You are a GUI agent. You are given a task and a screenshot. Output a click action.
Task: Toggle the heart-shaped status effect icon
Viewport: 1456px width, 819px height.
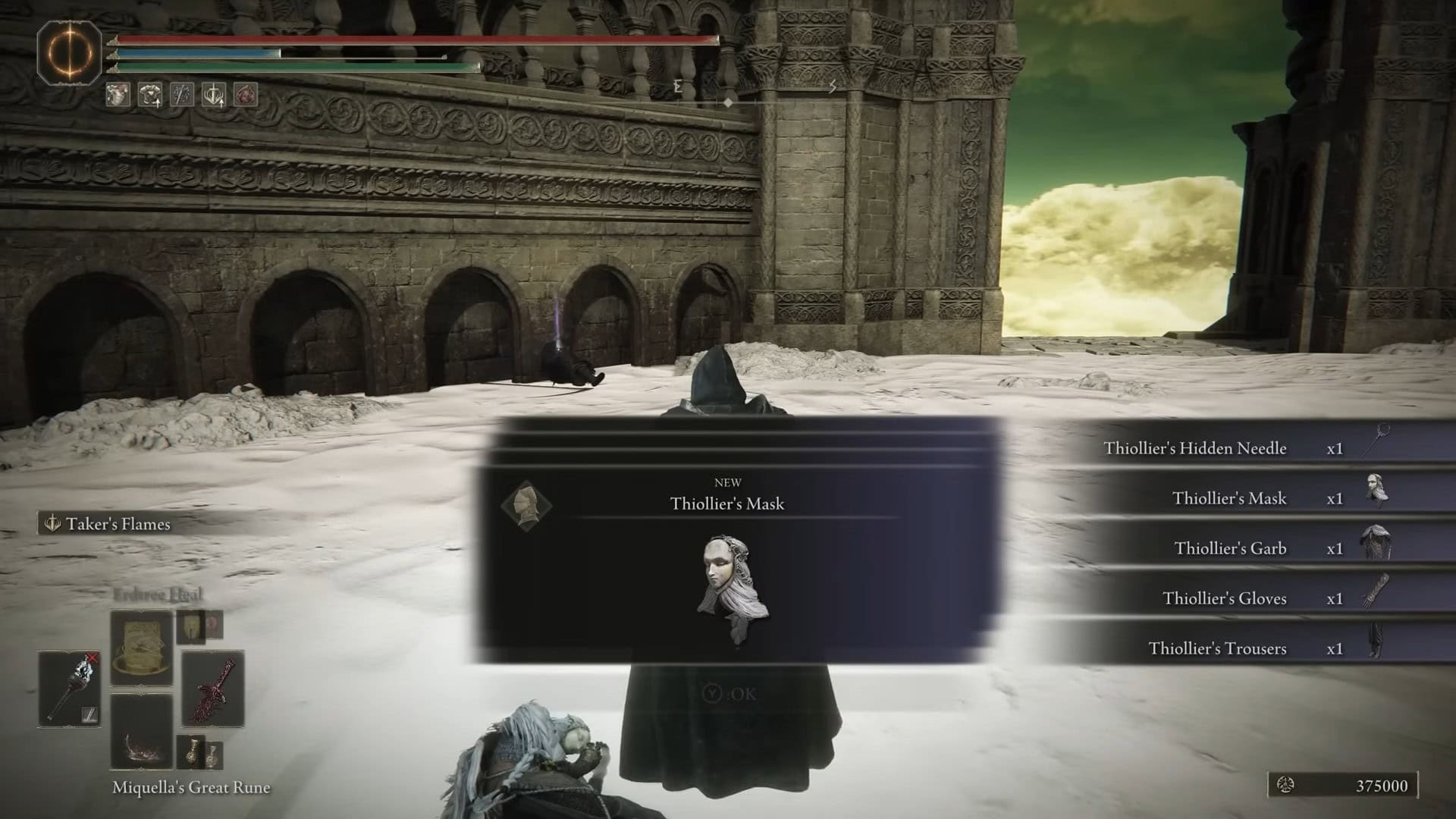pyautogui.click(x=118, y=95)
